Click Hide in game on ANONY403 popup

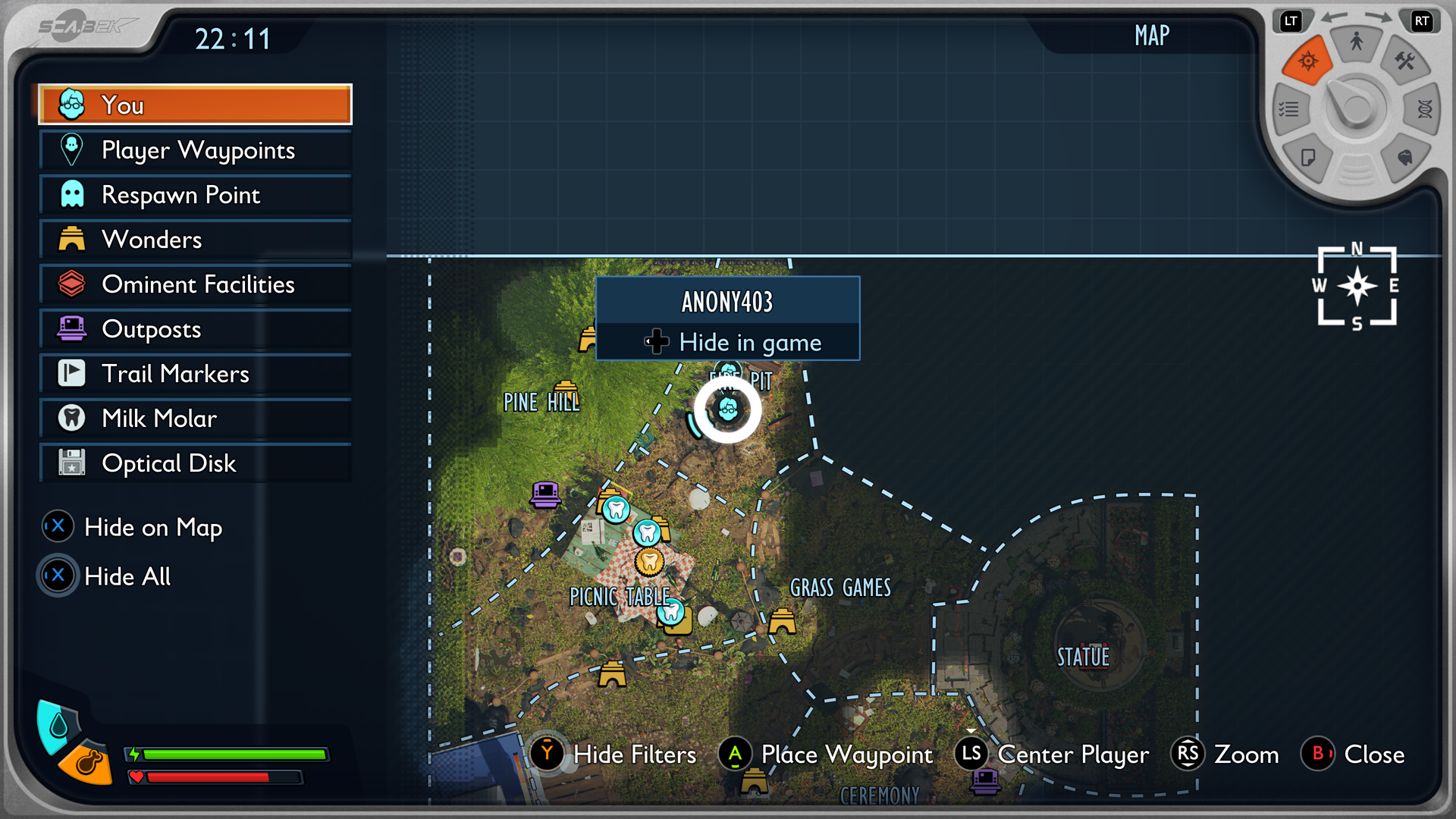(728, 343)
